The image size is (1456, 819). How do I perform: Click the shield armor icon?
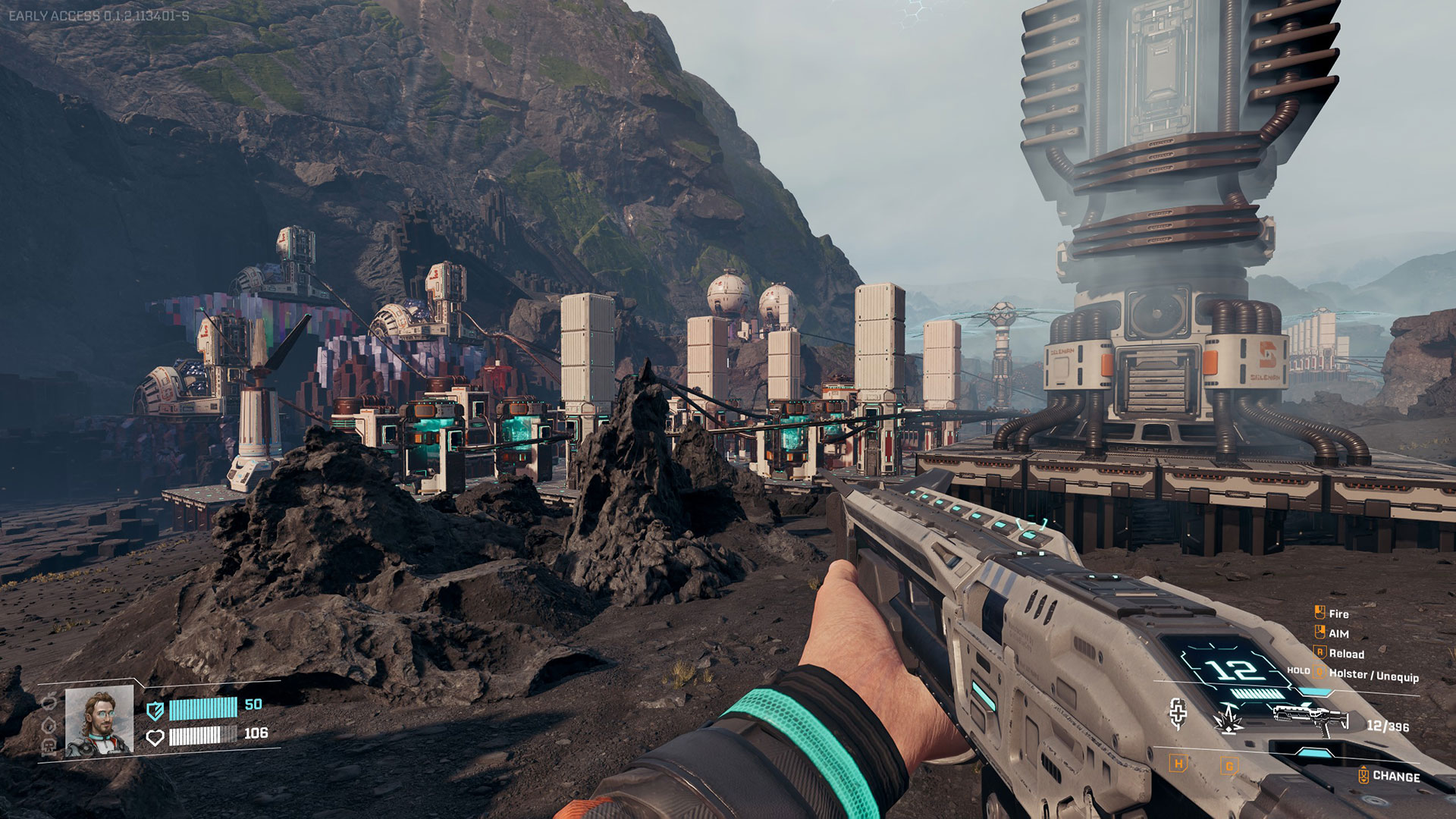coord(155,711)
